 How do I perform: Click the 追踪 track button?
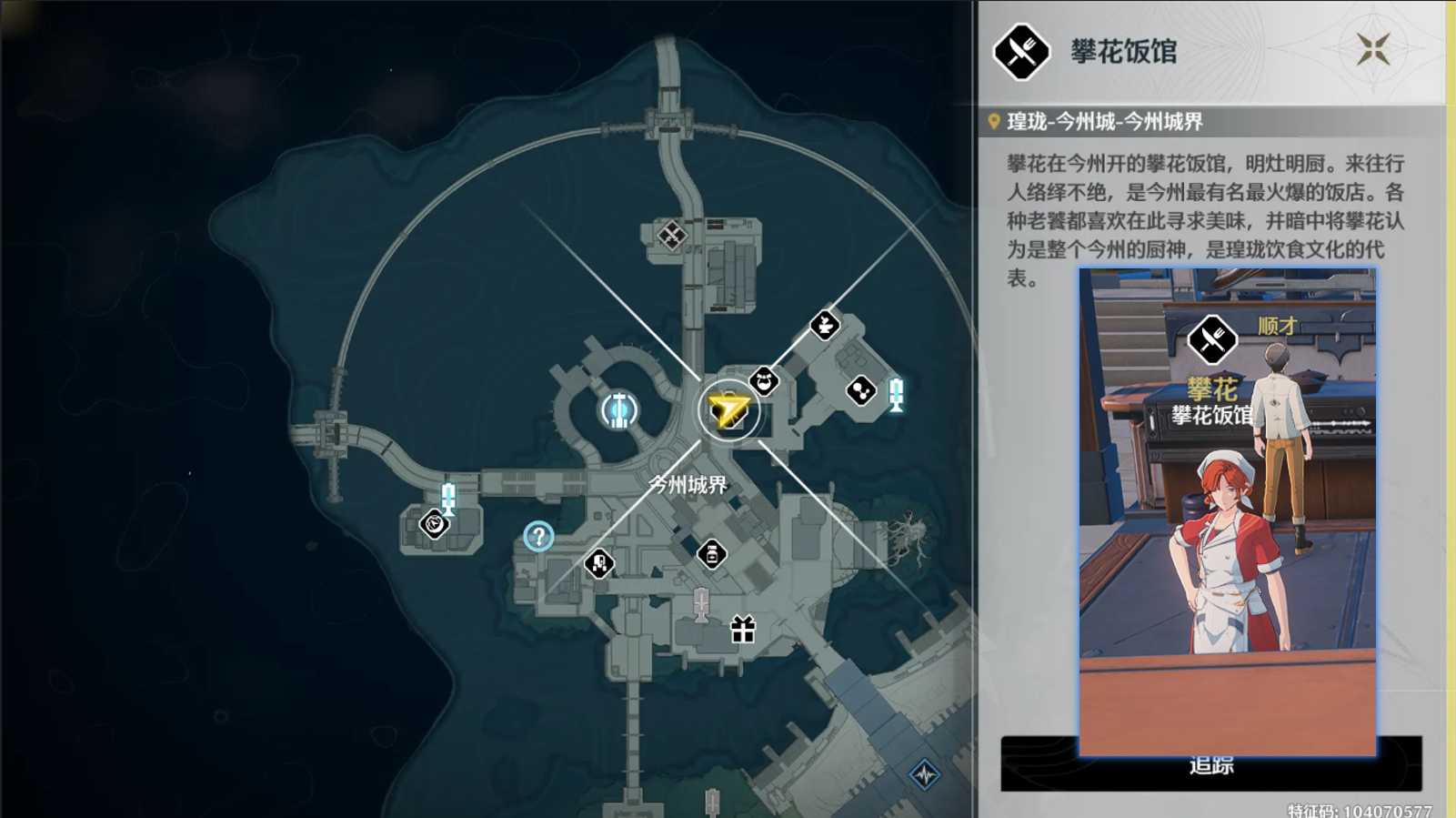tap(1210, 766)
